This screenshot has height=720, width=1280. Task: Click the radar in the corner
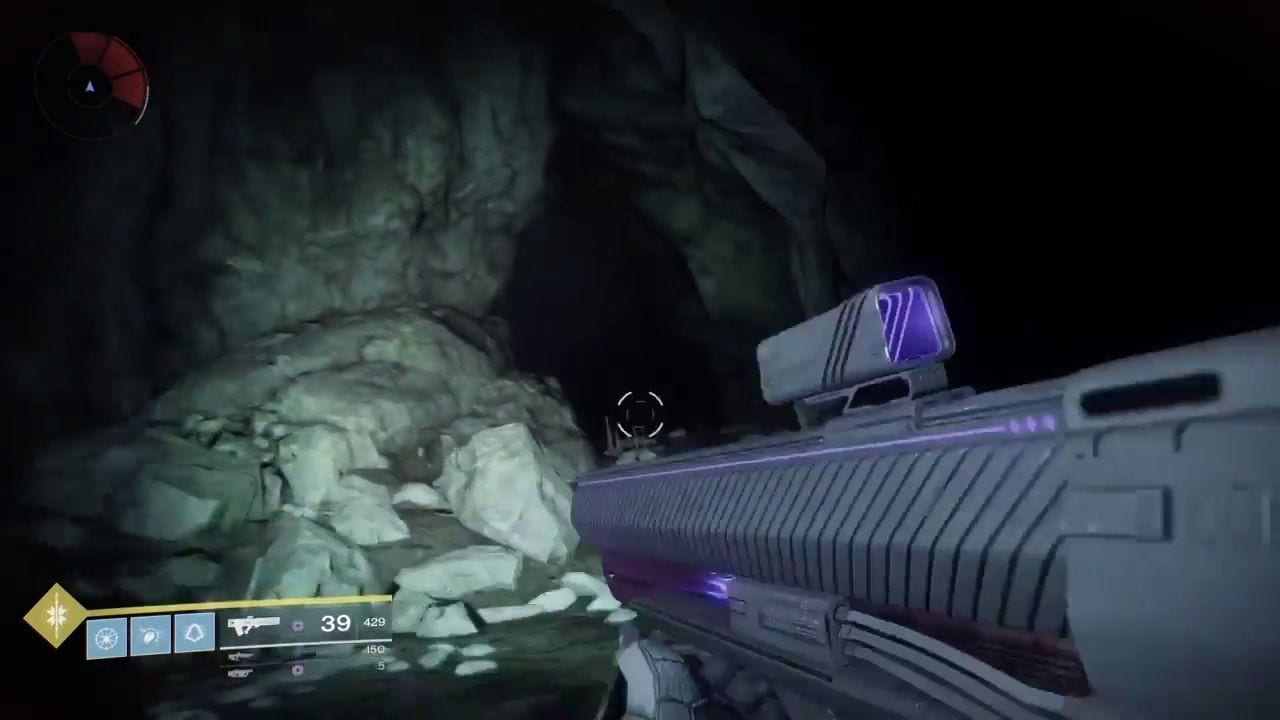click(91, 84)
